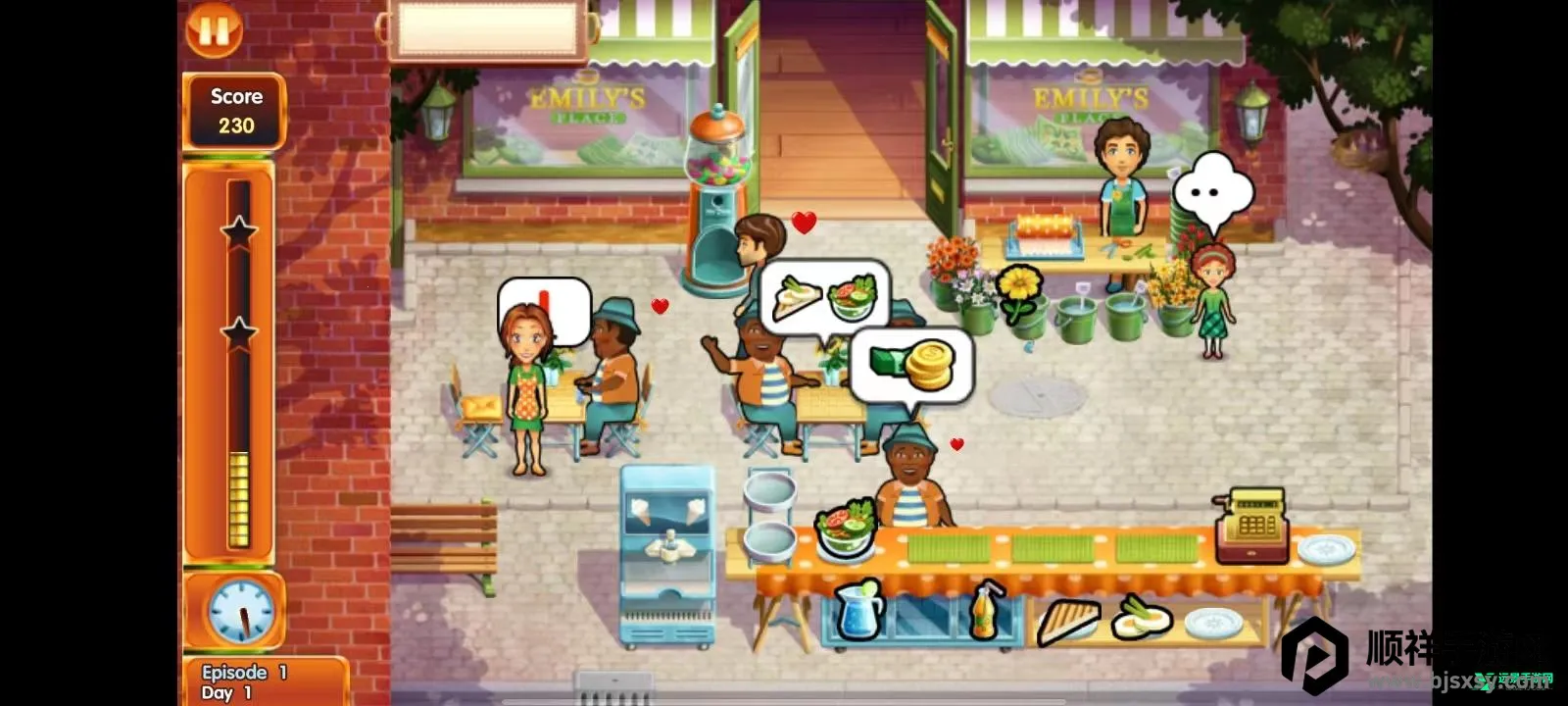The height and width of the screenshot is (706, 1568).
Task: Tap the sandwich and salad order bubble
Action: tap(824, 295)
